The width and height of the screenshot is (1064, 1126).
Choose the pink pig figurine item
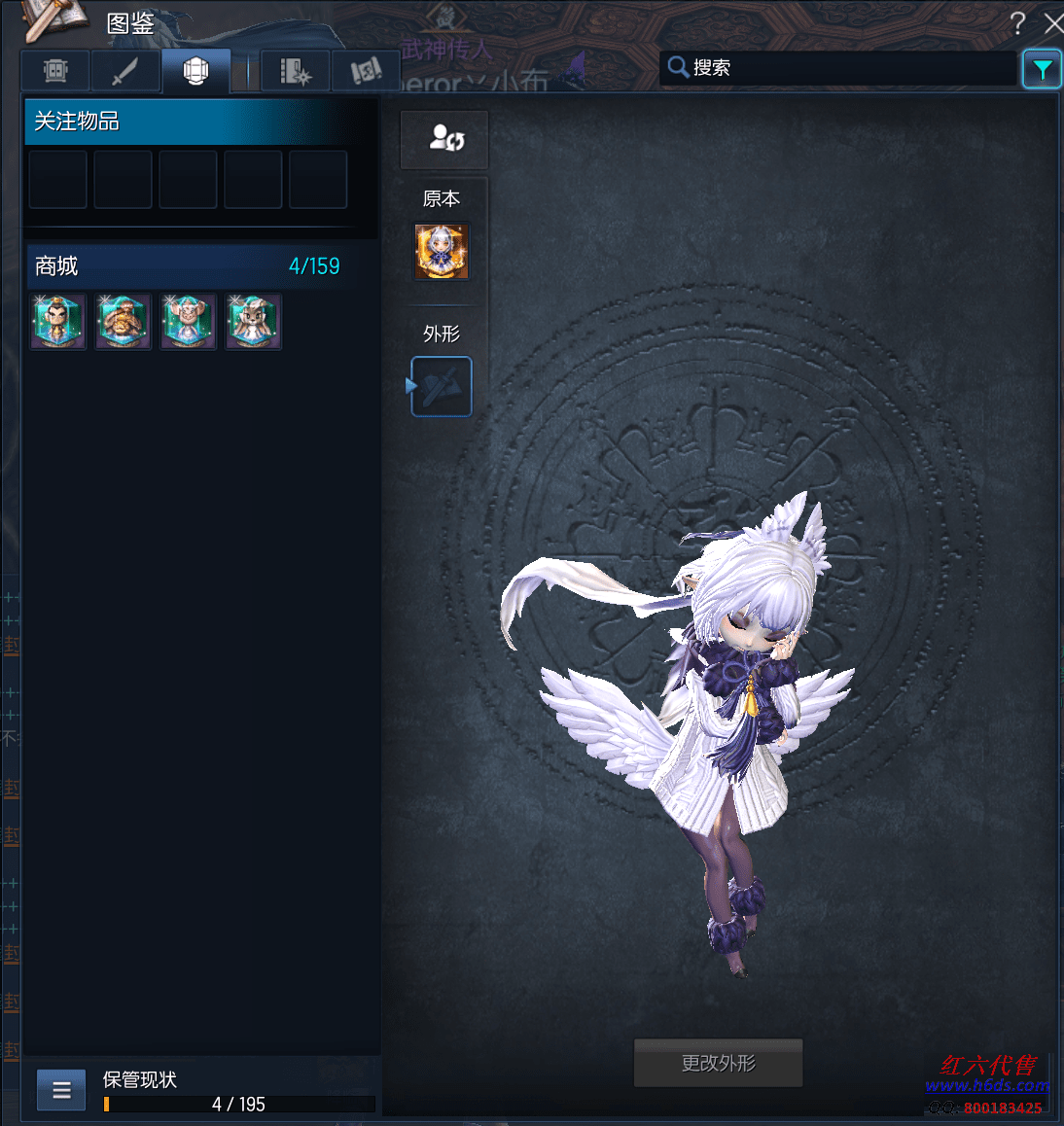click(189, 322)
